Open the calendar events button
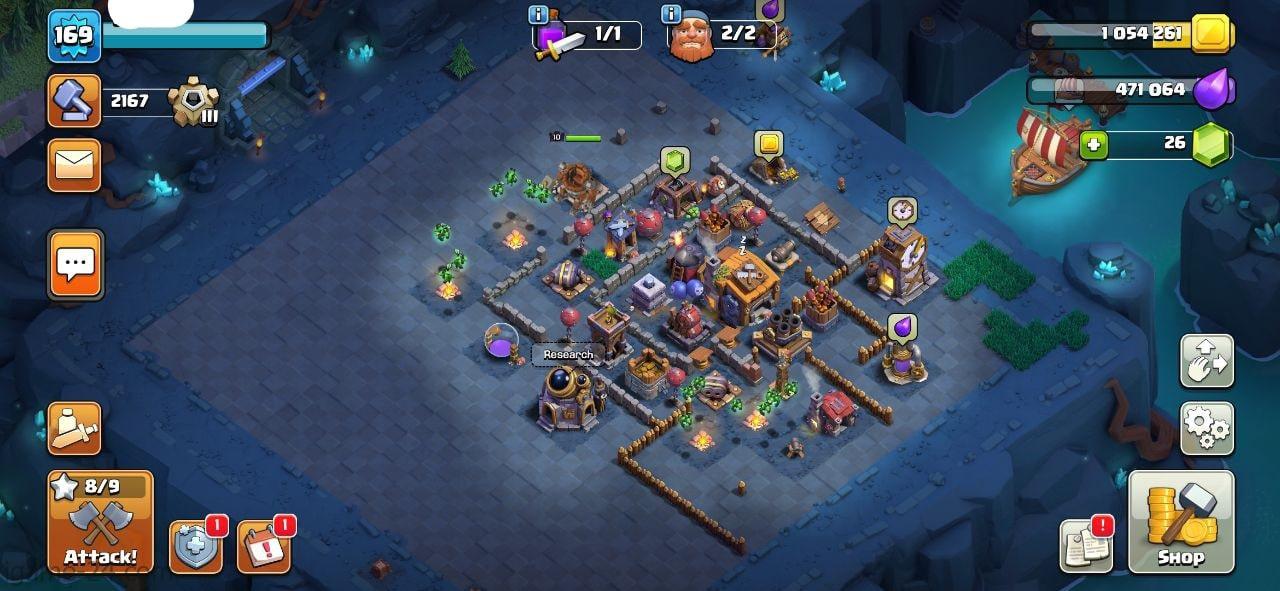 (263, 547)
